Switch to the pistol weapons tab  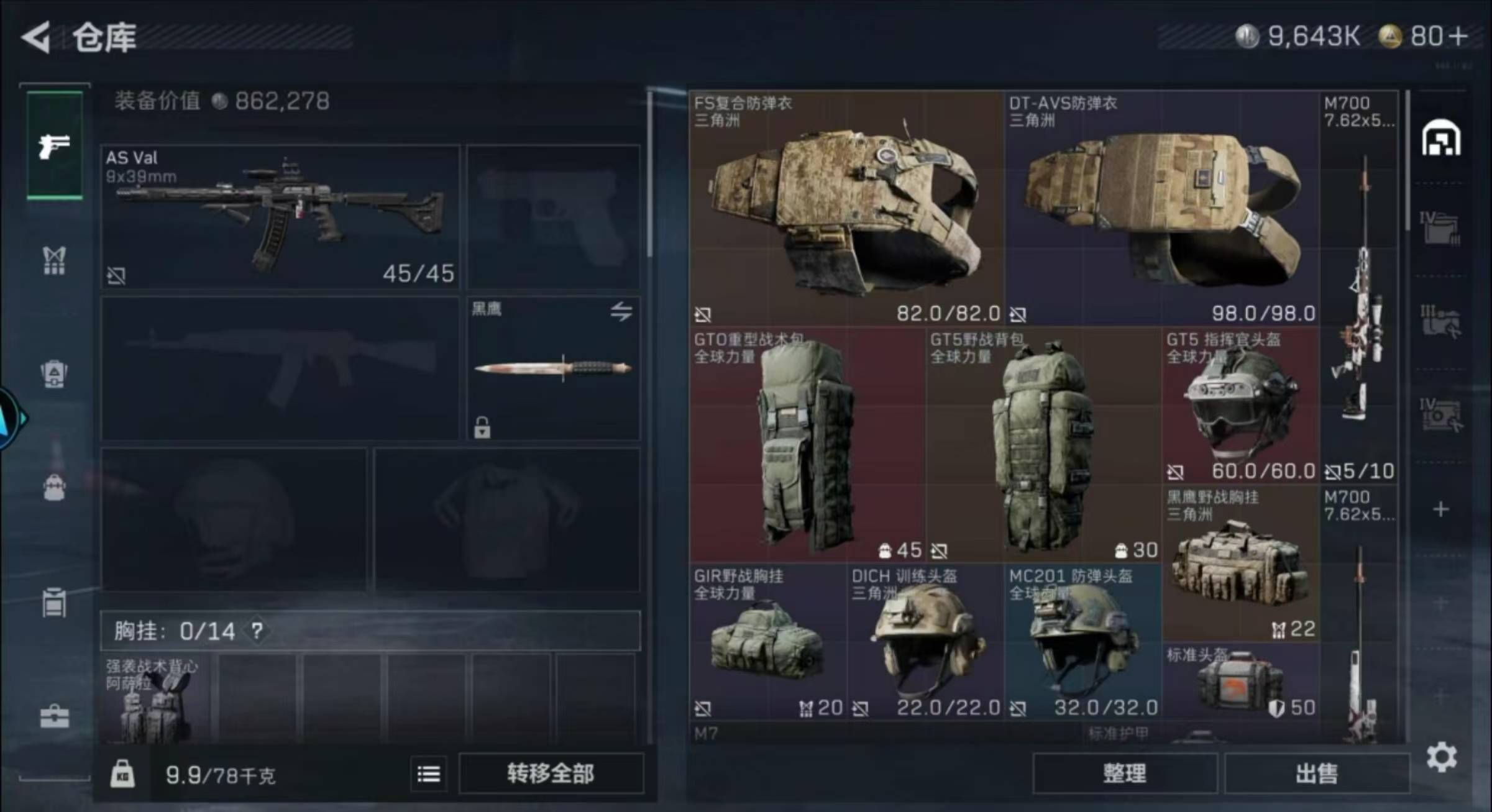point(55,145)
